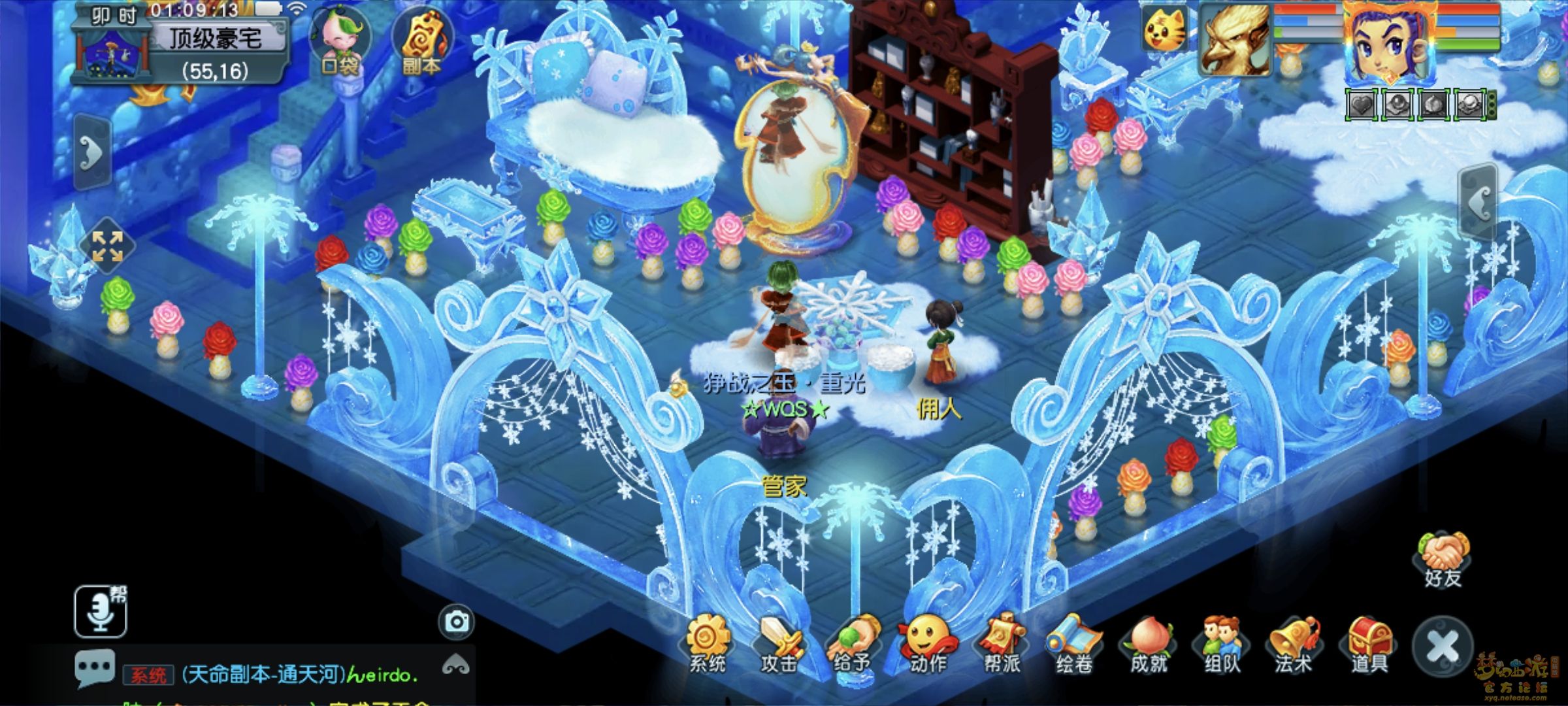The image size is (1568, 706).
Task: Open the 系统 system menu
Action: click(707, 643)
